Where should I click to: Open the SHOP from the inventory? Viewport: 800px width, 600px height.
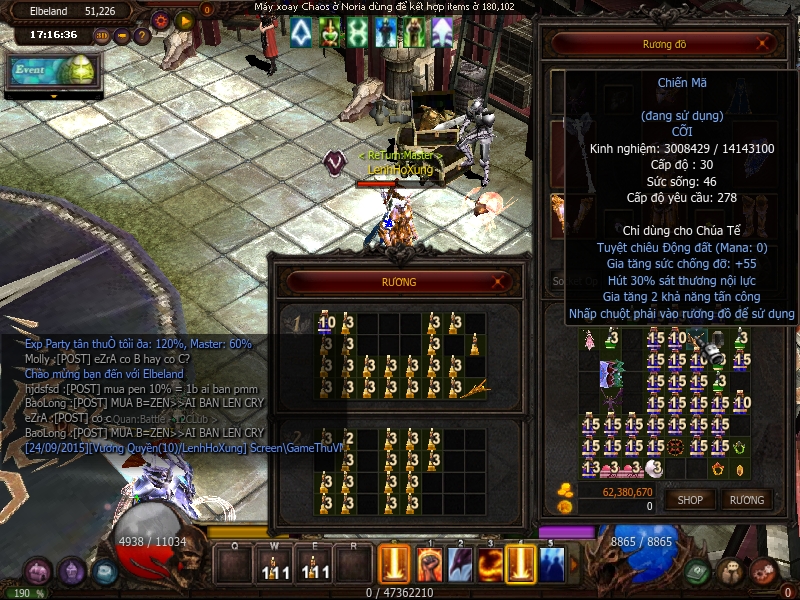690,499
